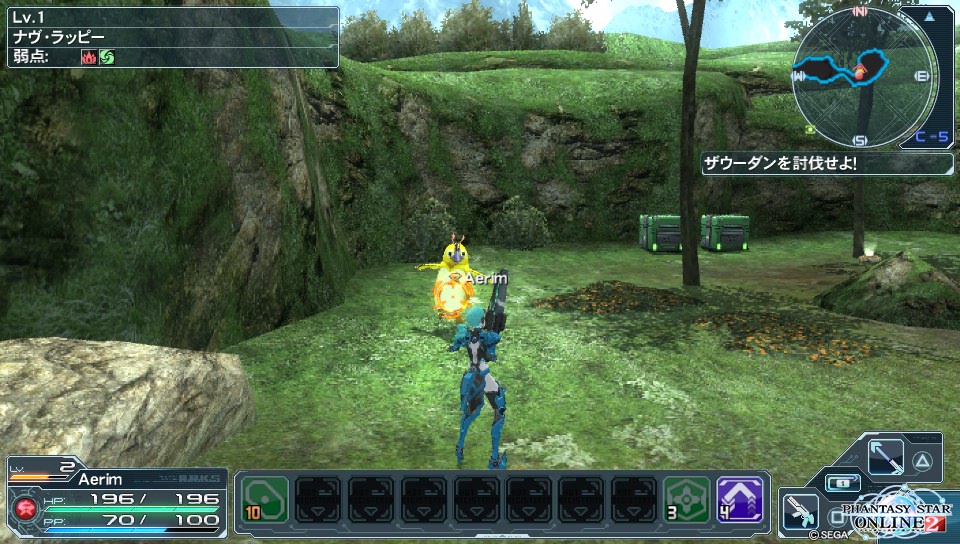Activate the purple chevron item with count 4
The width and height of the screenshot is (960, 544).
tap(740, 499)
